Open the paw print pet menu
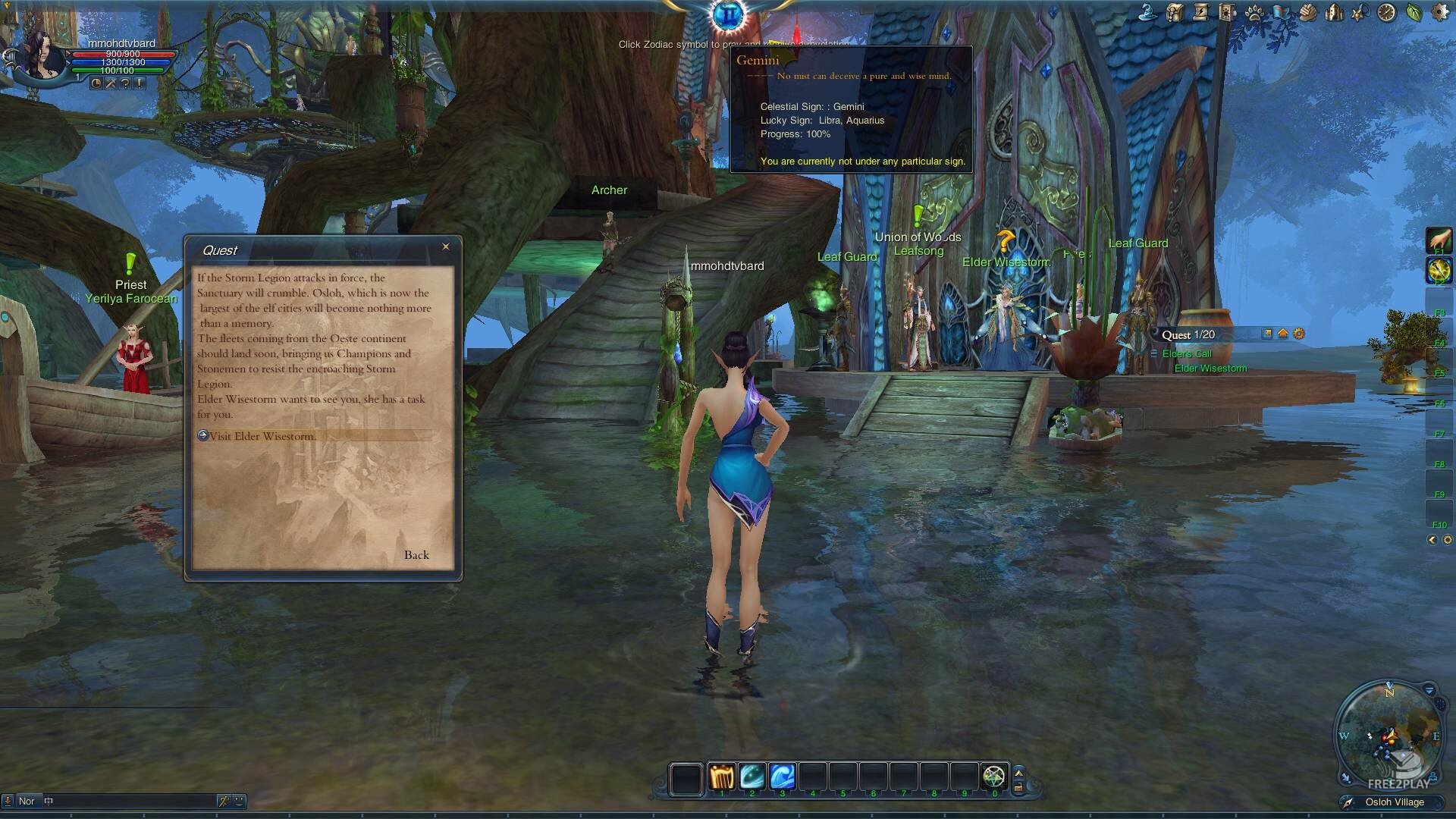The image size is (1456, 819). tap(1254, 12)
